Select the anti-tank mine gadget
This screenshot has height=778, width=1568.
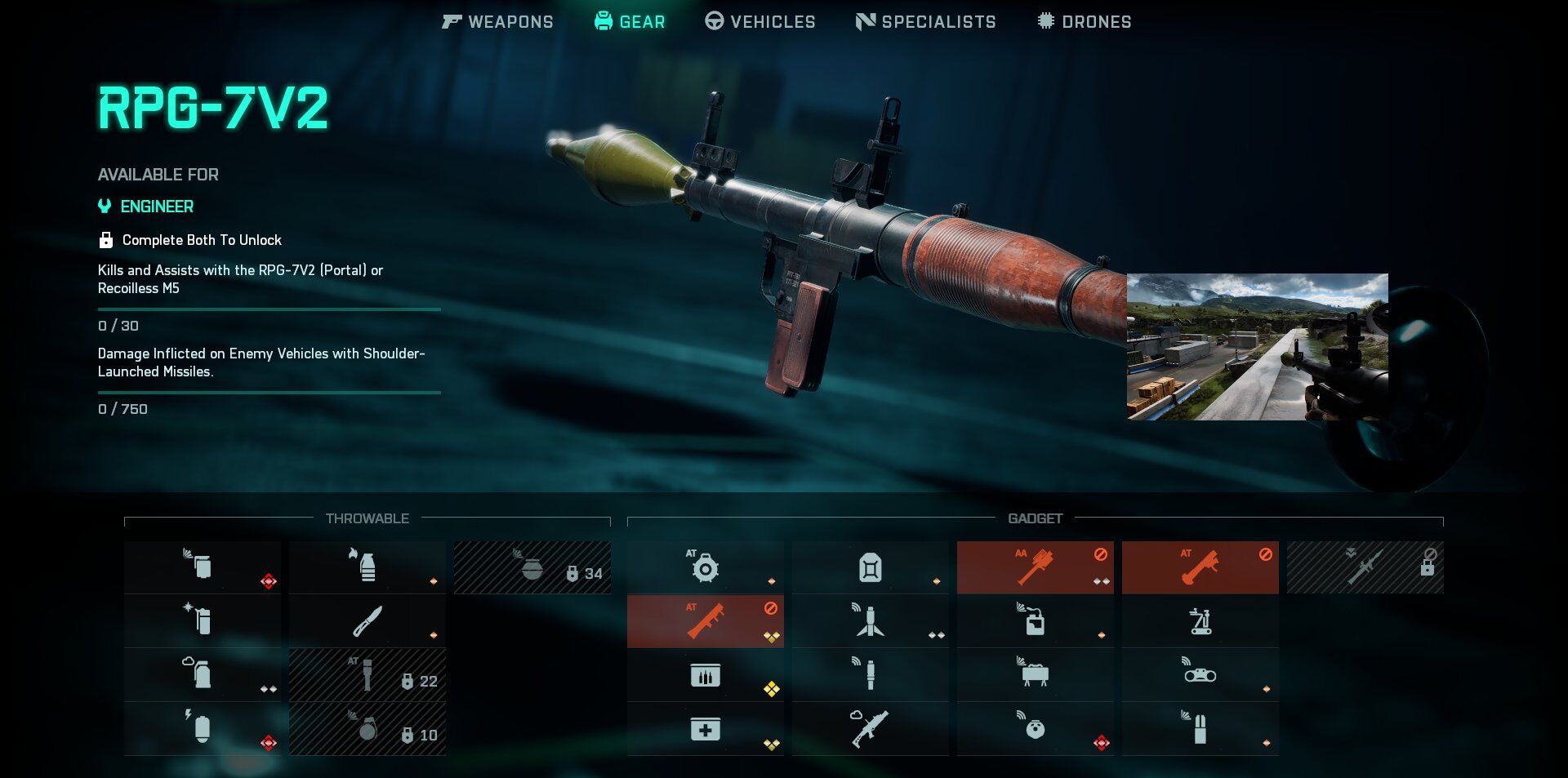[x=705, y=567]
